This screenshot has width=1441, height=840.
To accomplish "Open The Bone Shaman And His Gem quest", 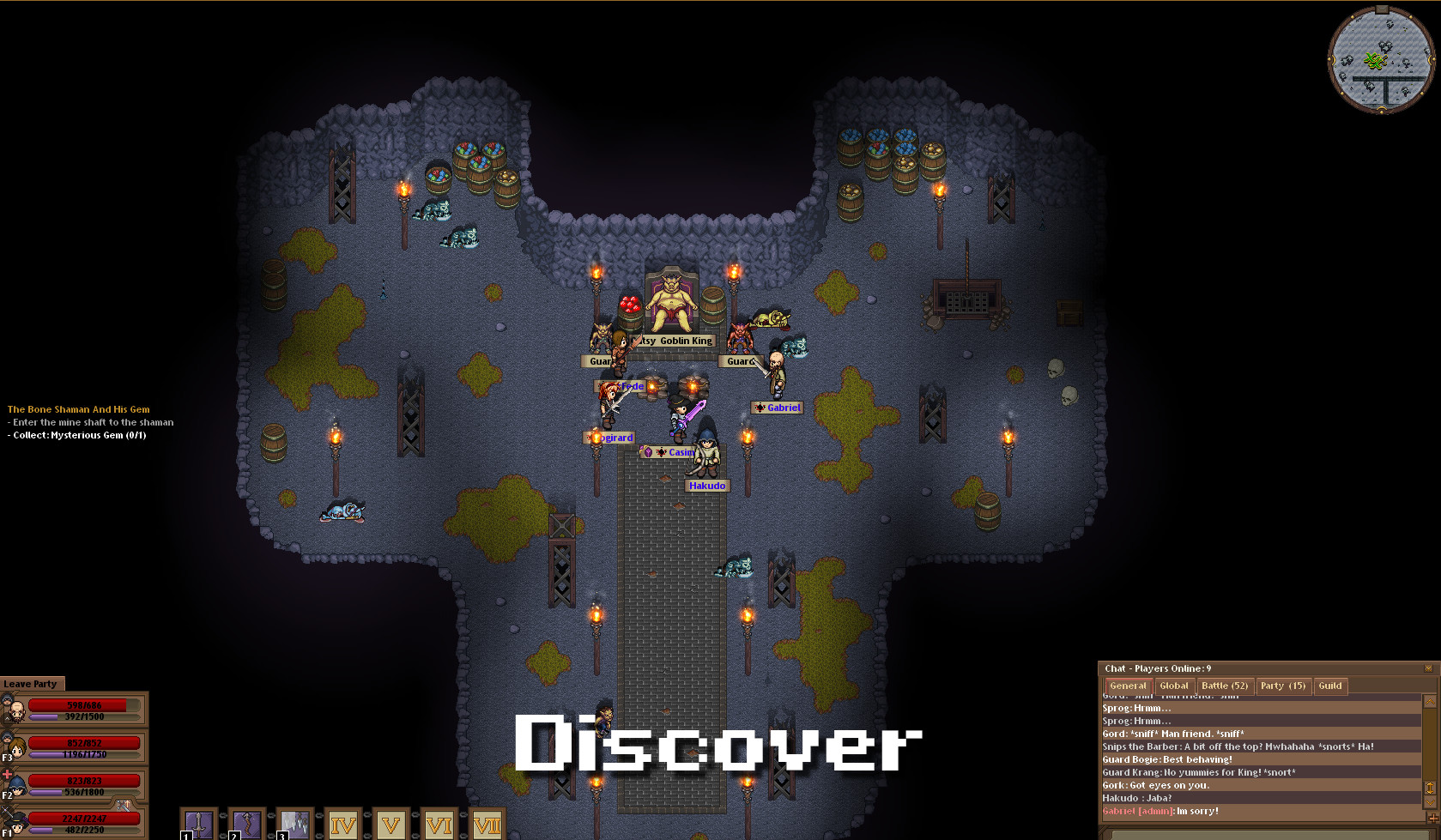I will click(79, 409).
